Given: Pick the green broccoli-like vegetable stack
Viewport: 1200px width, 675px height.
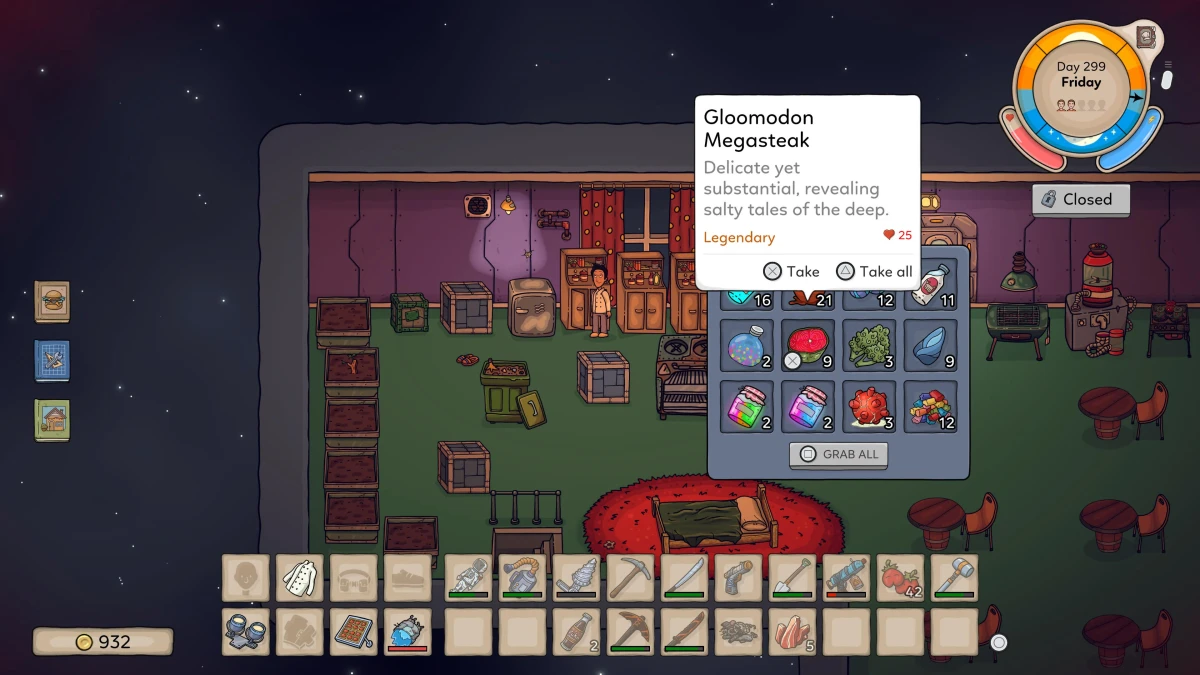Looking at the screenshot, I should point(869,344).
